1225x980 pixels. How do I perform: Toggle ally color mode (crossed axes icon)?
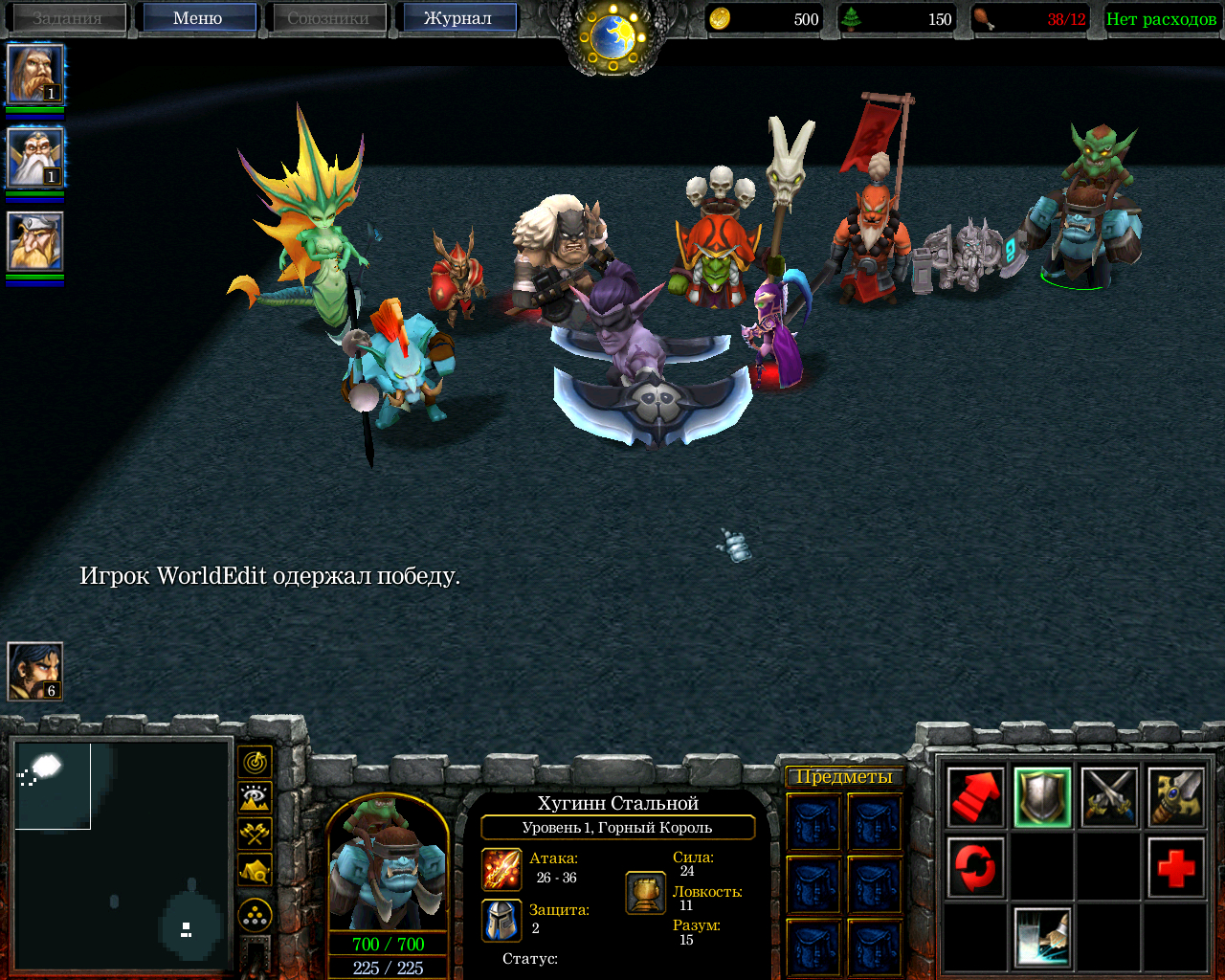(255, 834)
